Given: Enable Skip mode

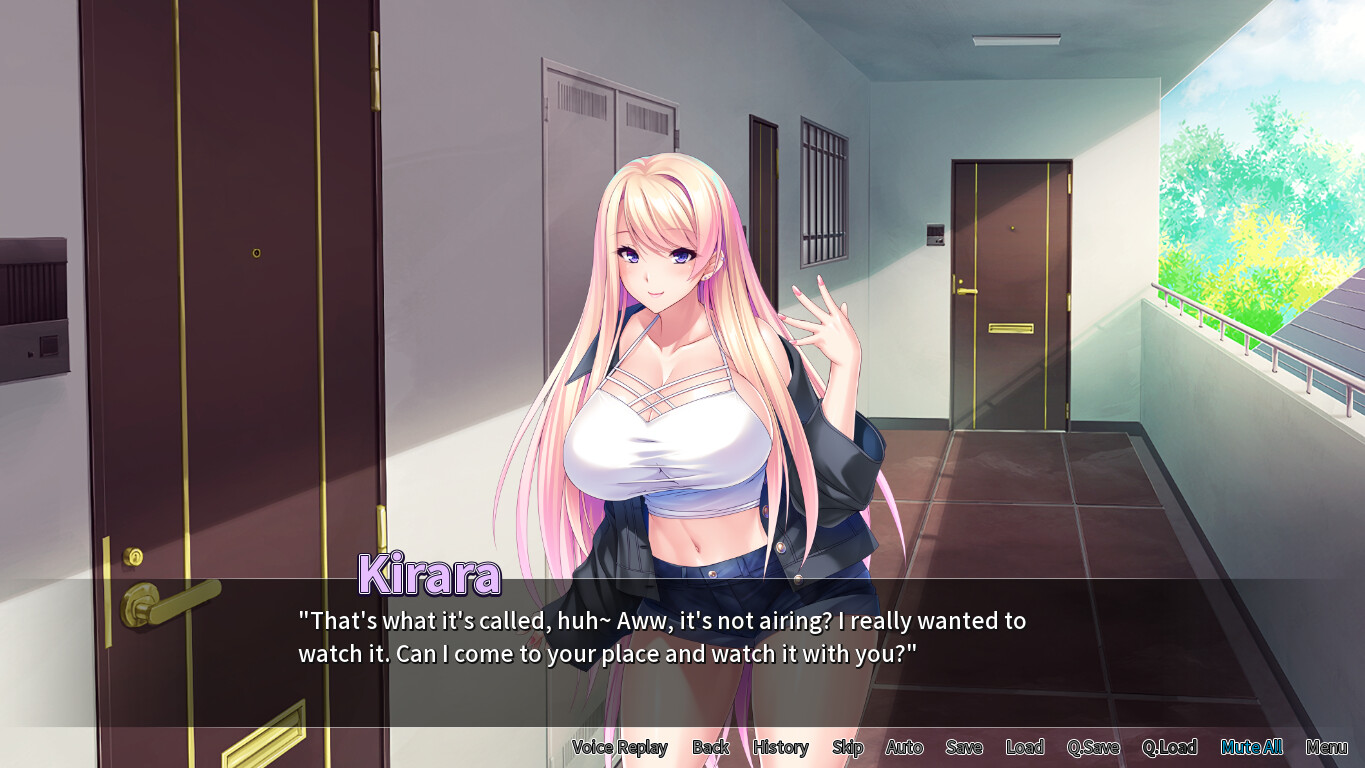Looking at the screenshot, I should [847, 747].
